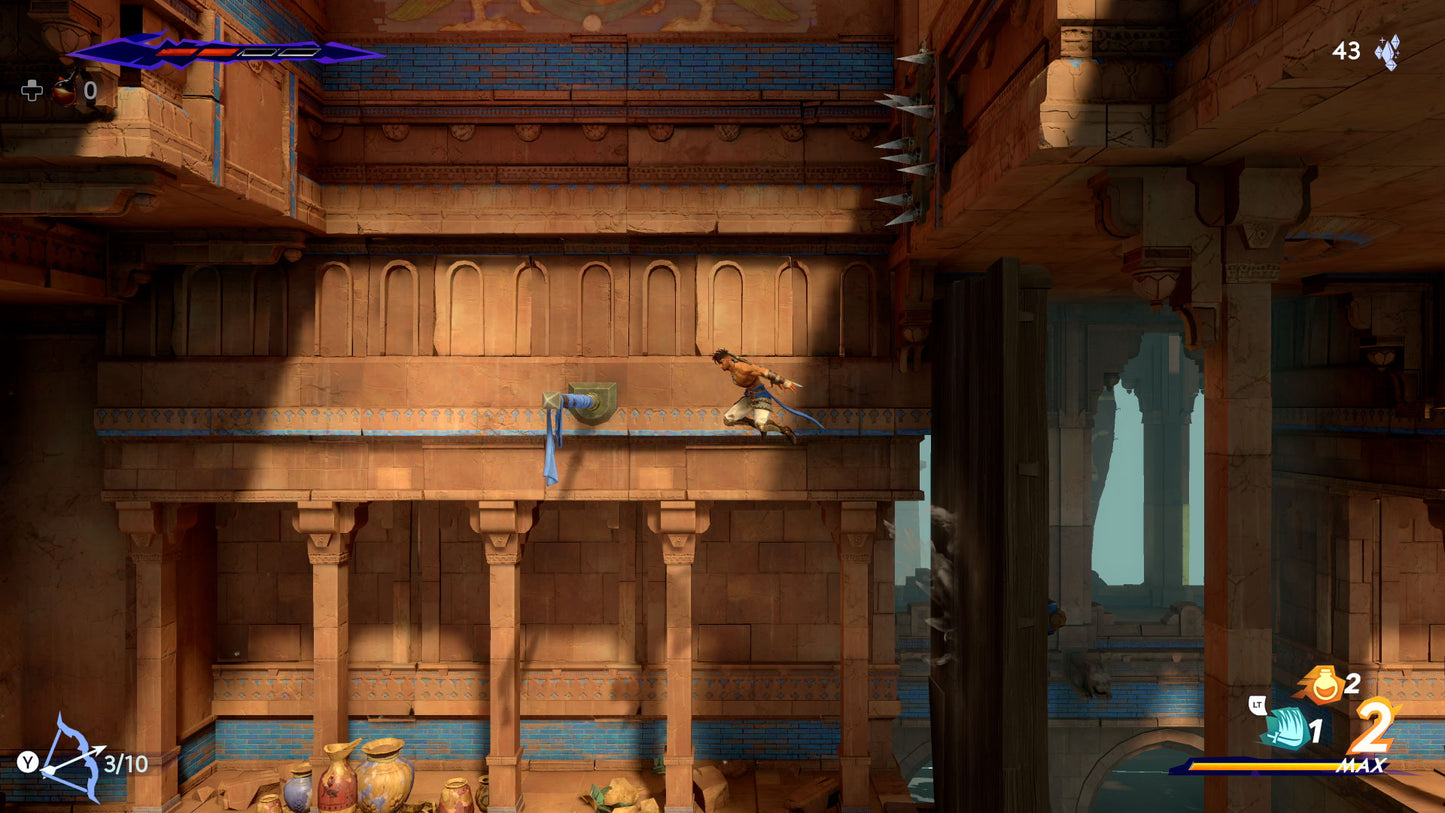Image resolution: width=1445 pixels, height=813 pixels.
Task: Click the blue banner hanging from the ledge
Action: pos(552,452)
